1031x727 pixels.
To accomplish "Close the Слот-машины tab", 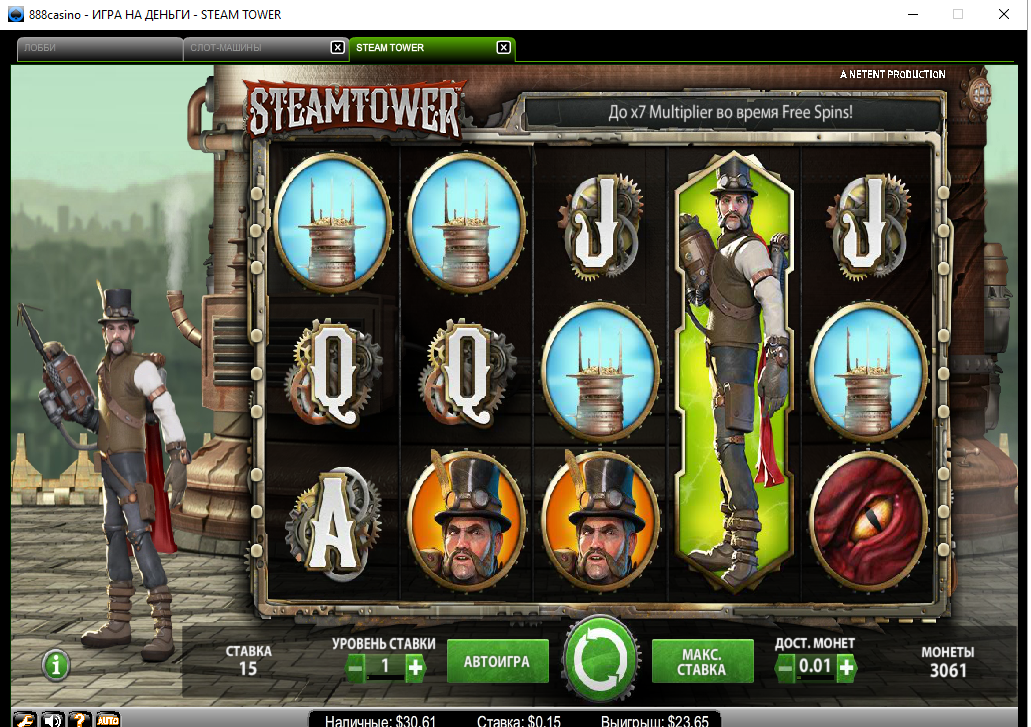I will (x=338, y=48).
